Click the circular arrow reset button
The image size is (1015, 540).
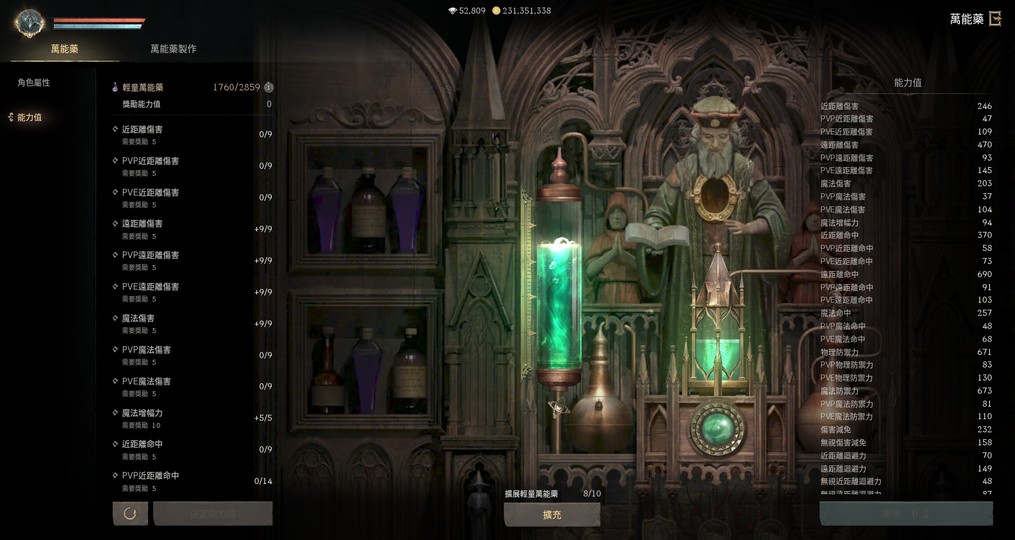[x=130, y=514]
